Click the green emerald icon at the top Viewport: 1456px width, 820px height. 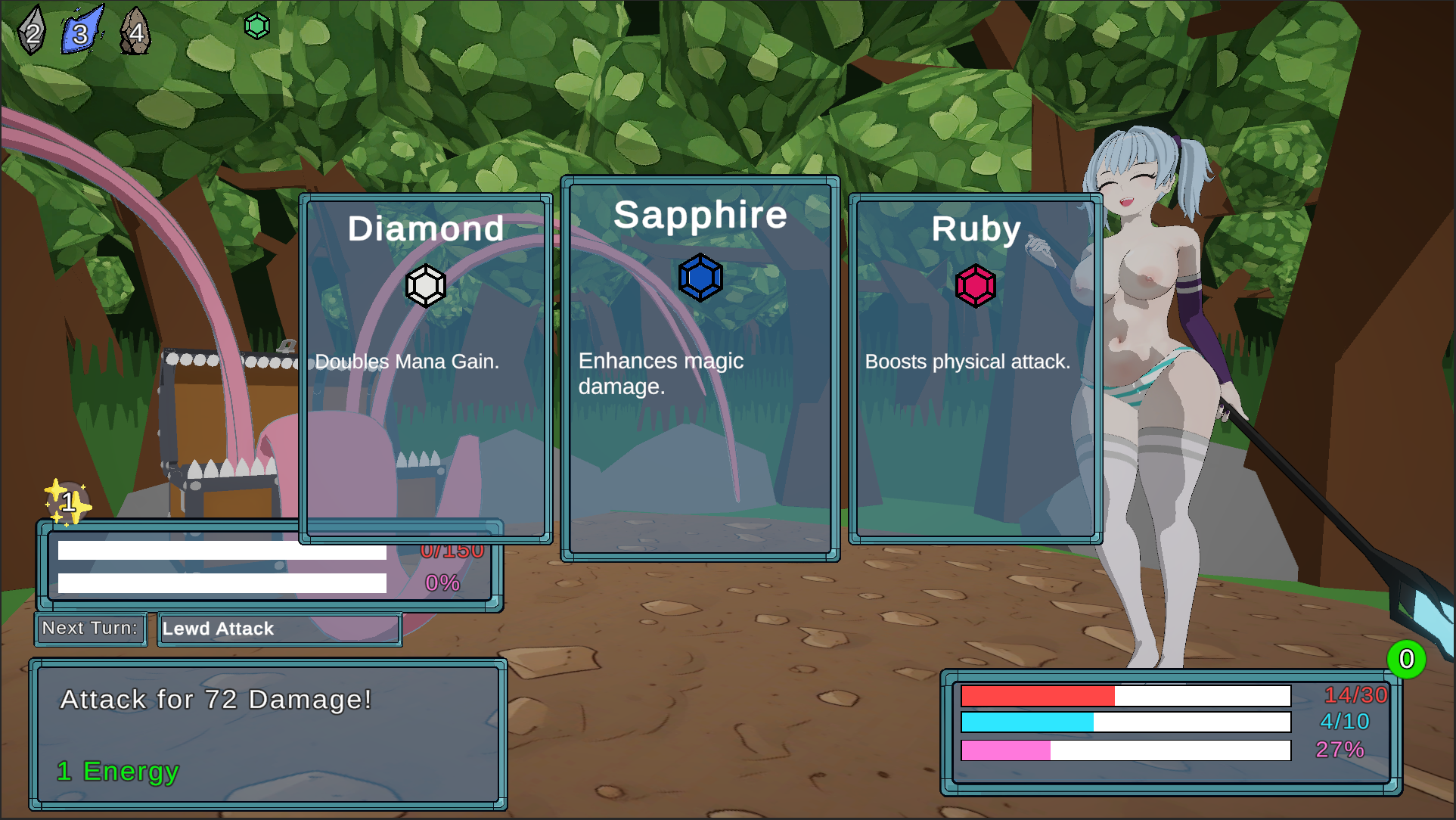[256, 25]
